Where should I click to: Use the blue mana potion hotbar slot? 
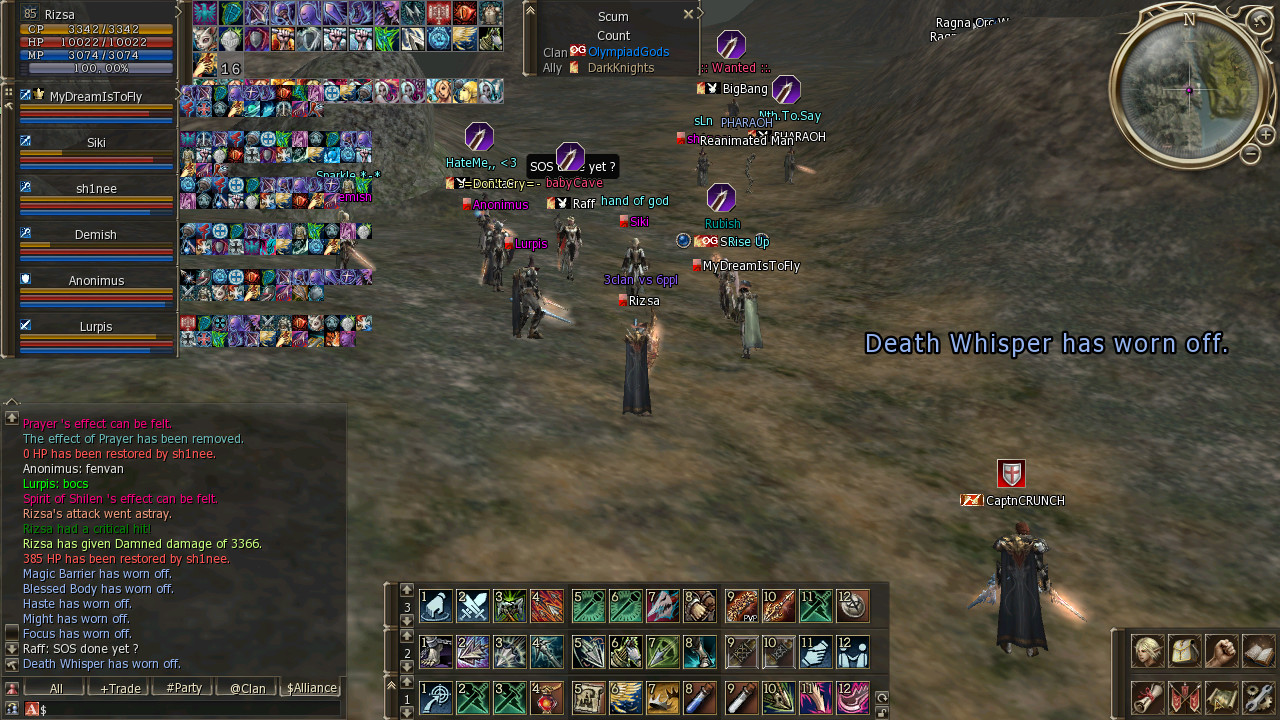click(x=701, y=697)
